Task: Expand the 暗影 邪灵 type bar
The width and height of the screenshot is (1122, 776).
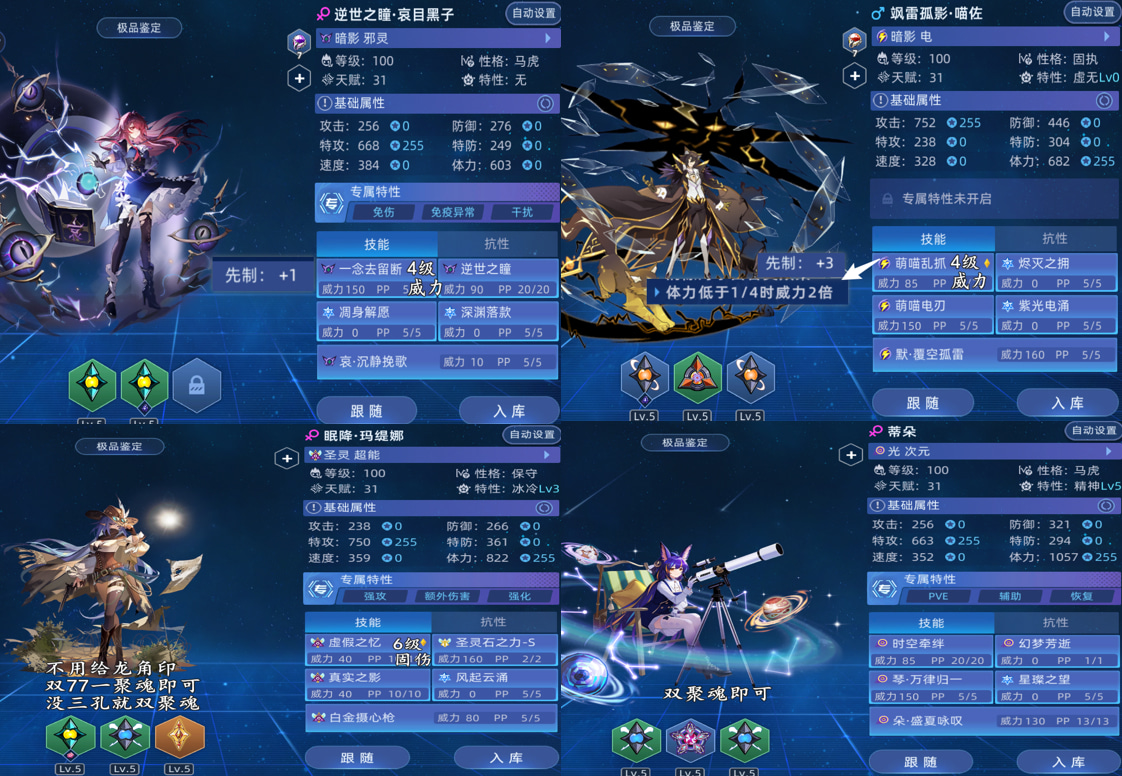Action: [x=438, y=38]
